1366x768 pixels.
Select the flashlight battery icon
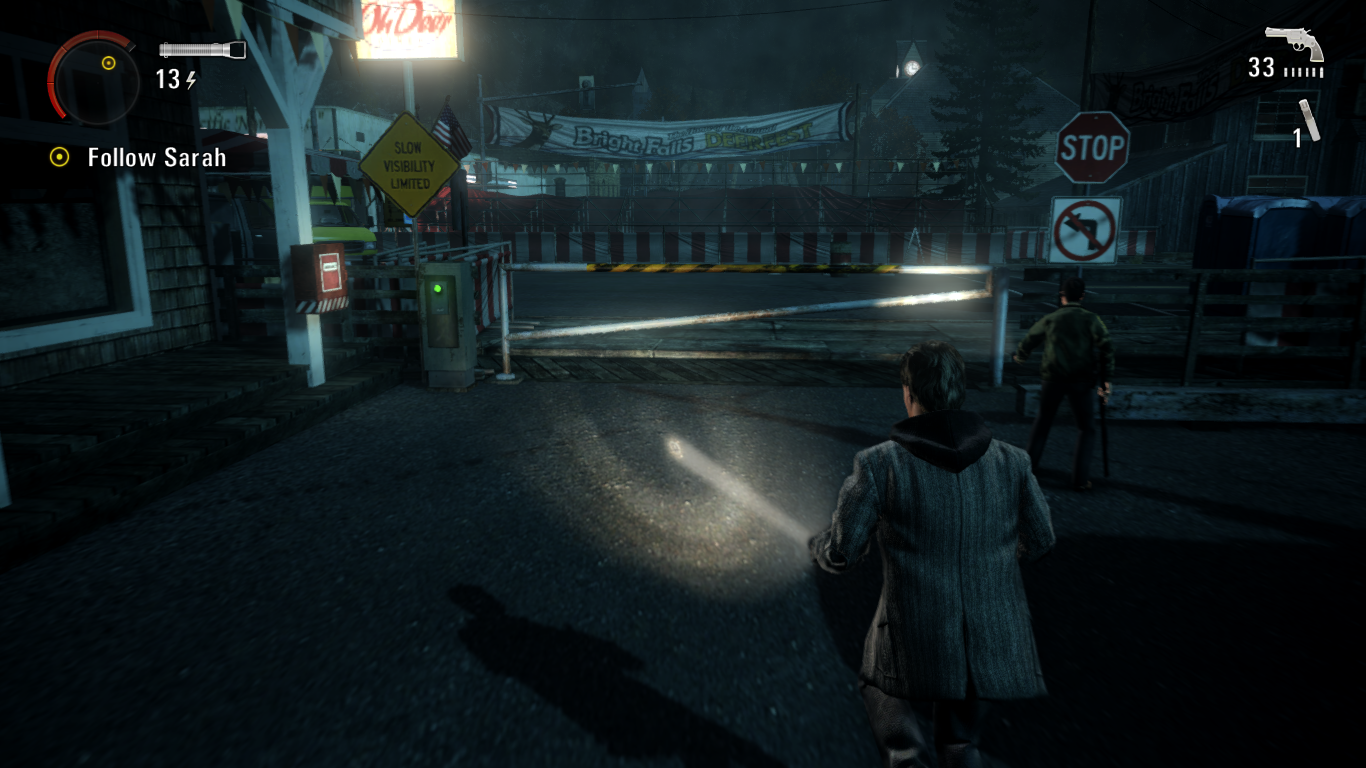pos(202,50)
